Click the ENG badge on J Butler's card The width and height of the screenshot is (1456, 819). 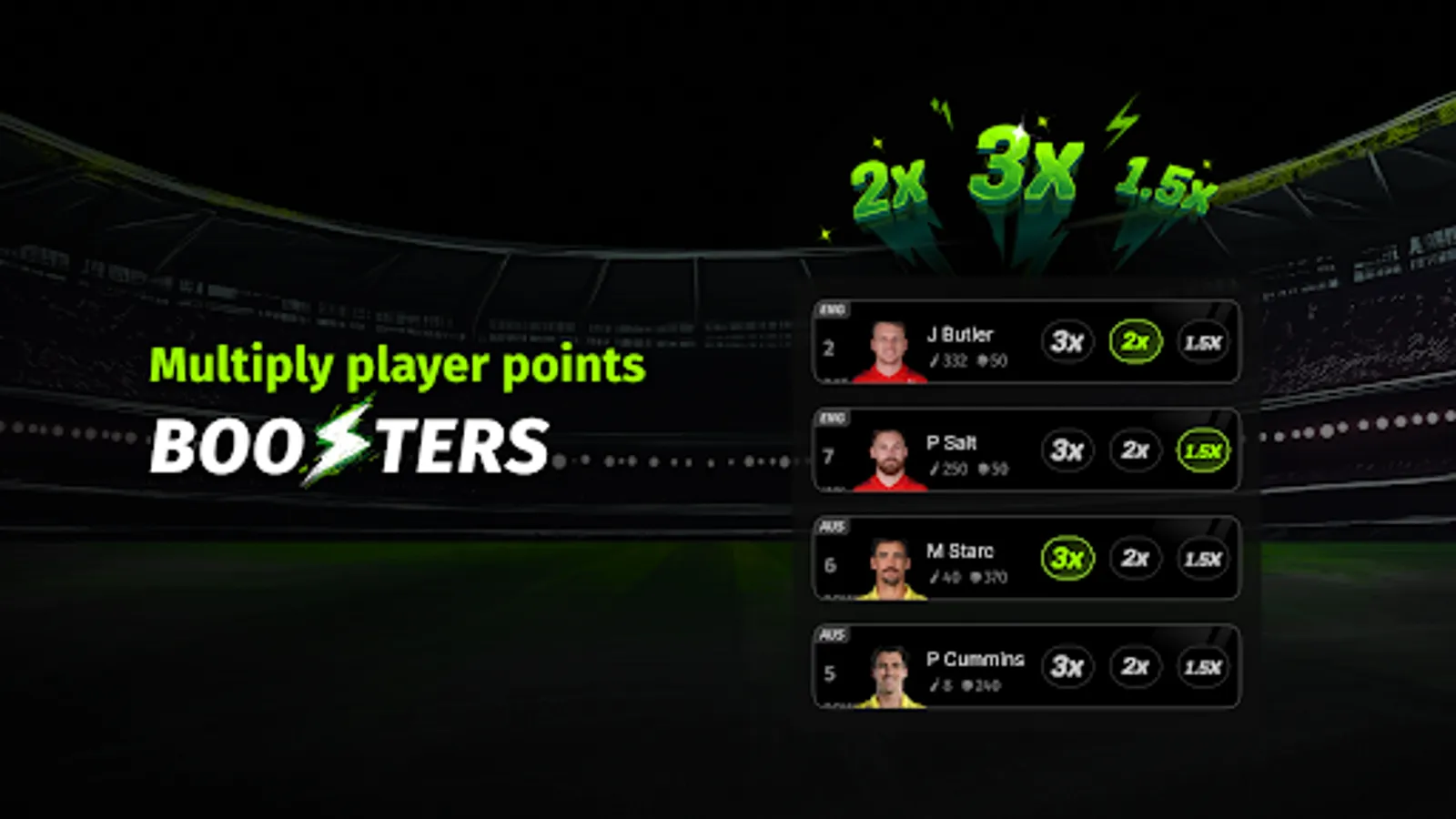[x=831, y=308]
